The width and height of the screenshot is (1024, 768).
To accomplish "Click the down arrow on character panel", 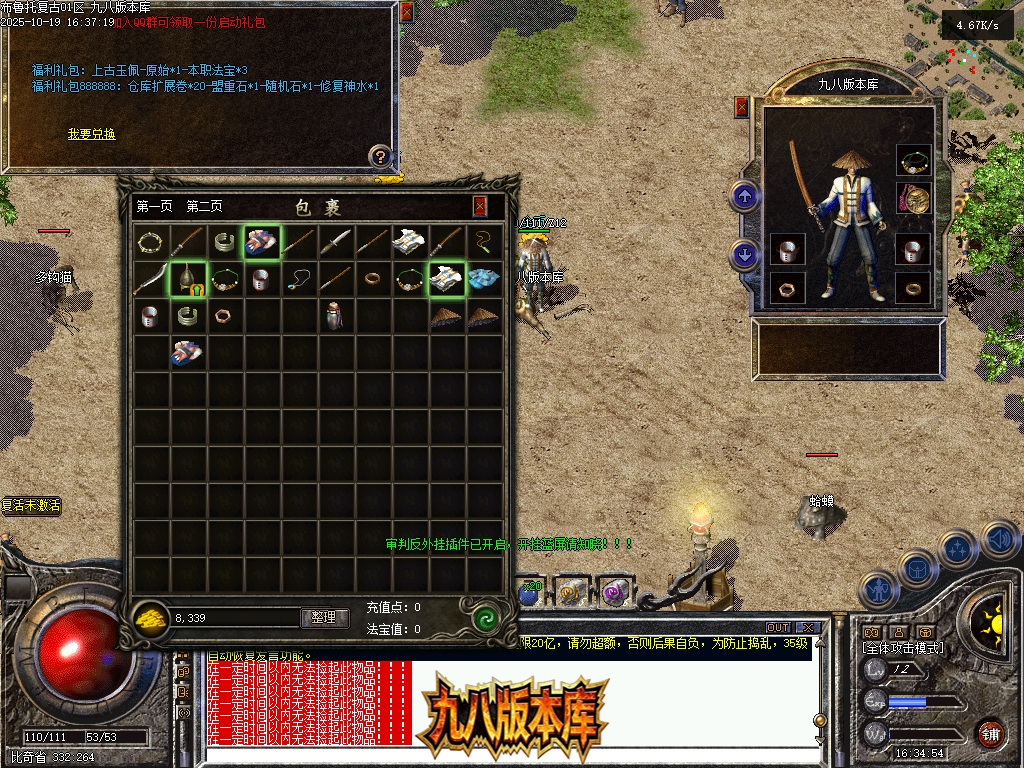I will pyautogui.click(x=744, y=254).
